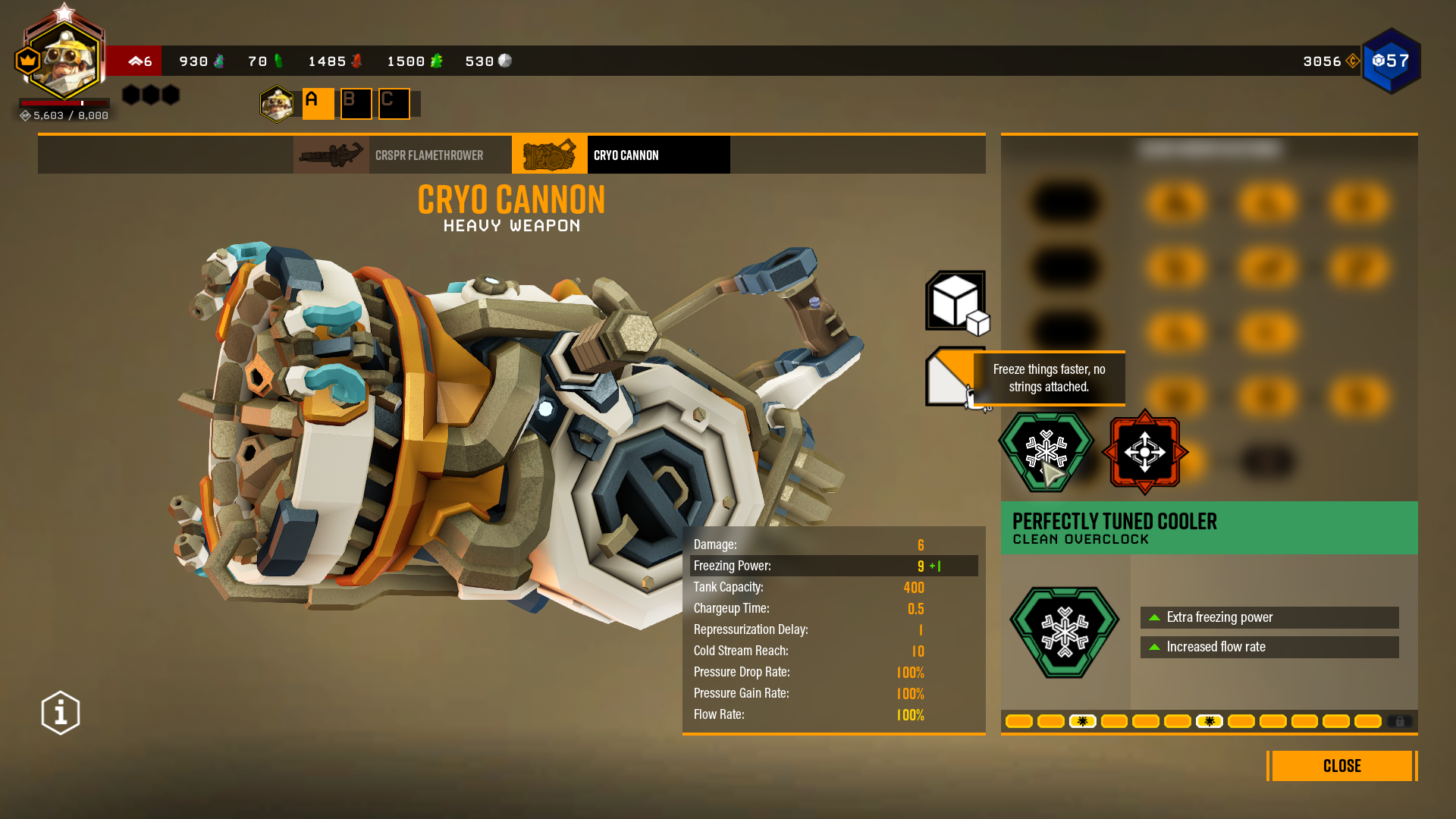Select the Perfectly Tuned Cooler overclock
The image size is (1456, 819).
(x=1046, y=452)
